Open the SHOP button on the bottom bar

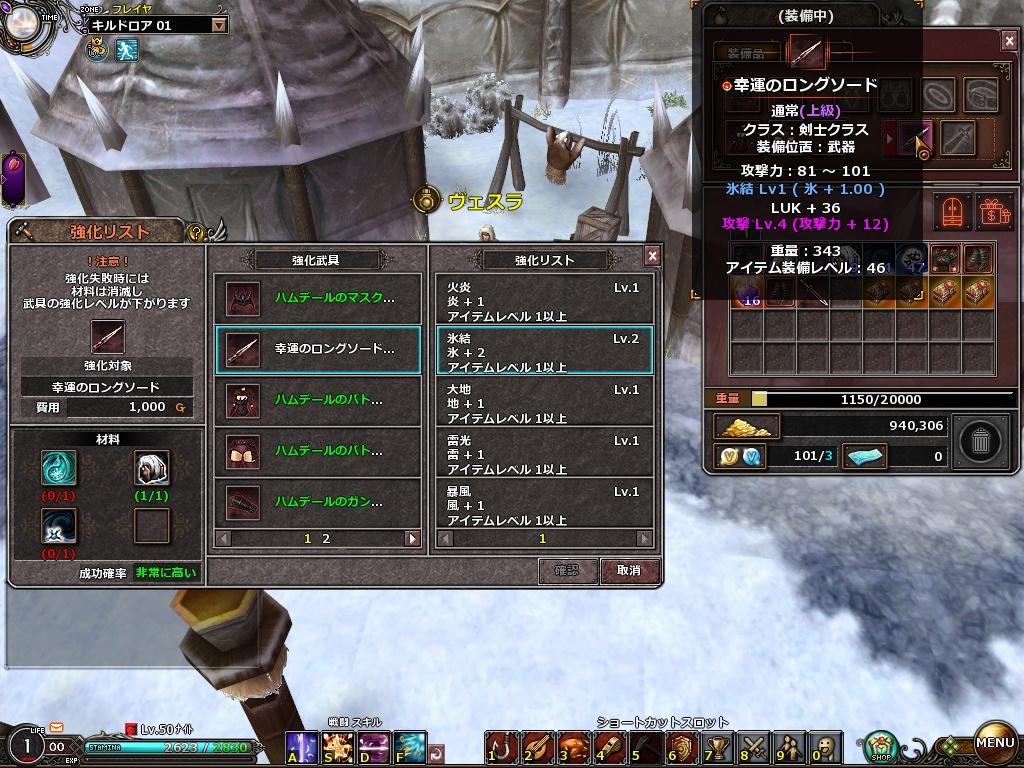(x=881, y=745)
